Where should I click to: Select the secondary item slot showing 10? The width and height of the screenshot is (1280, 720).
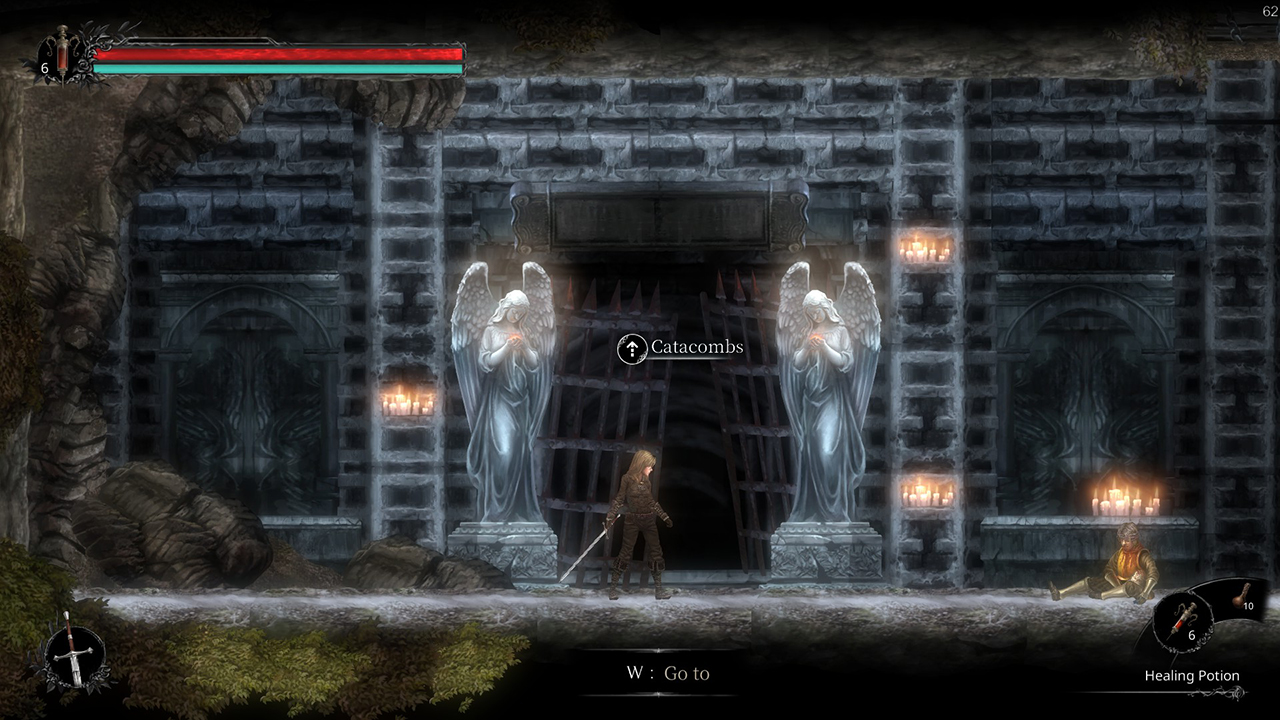point(1245,600)
